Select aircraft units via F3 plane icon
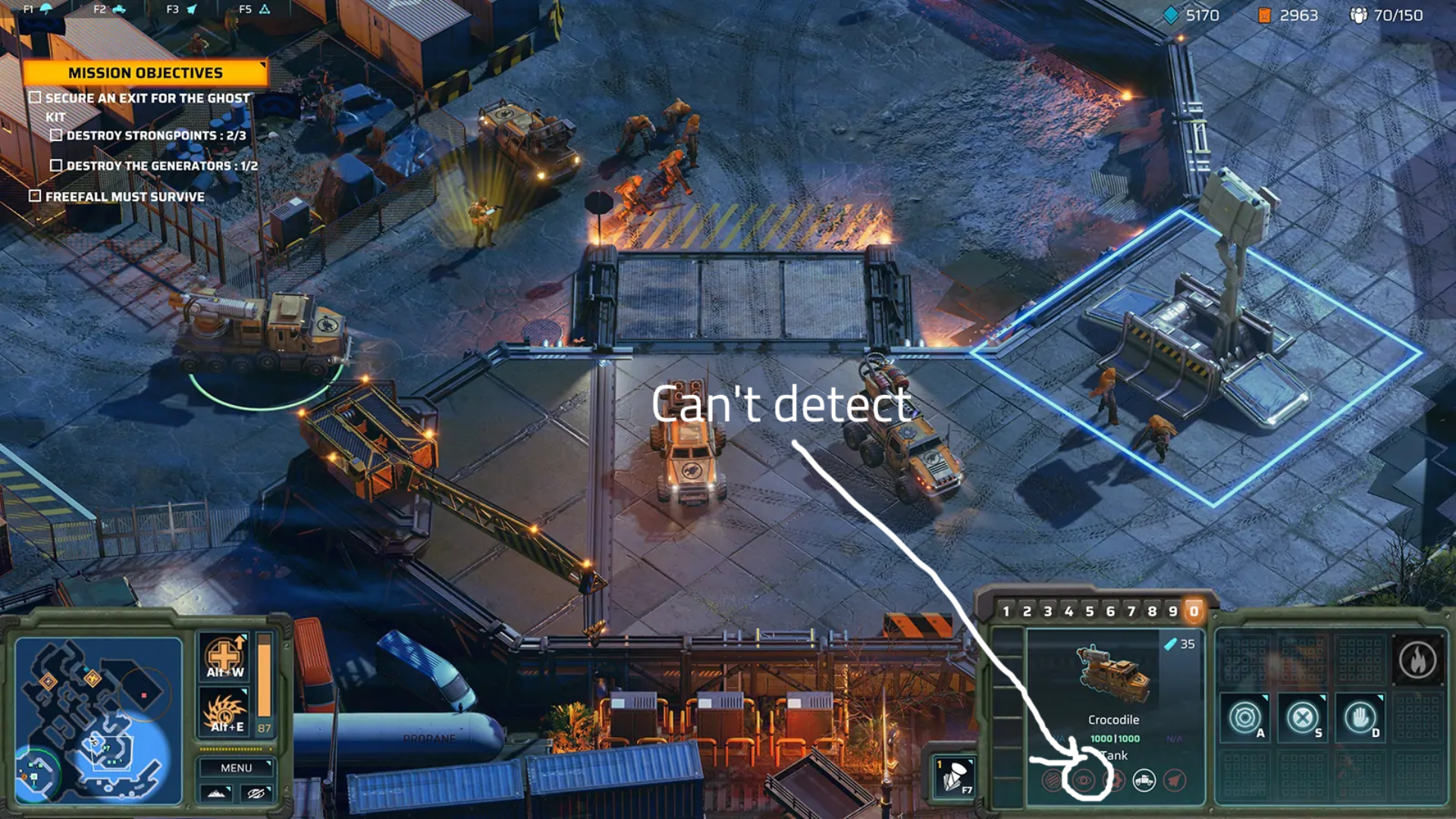 click(x=191, y=9)
